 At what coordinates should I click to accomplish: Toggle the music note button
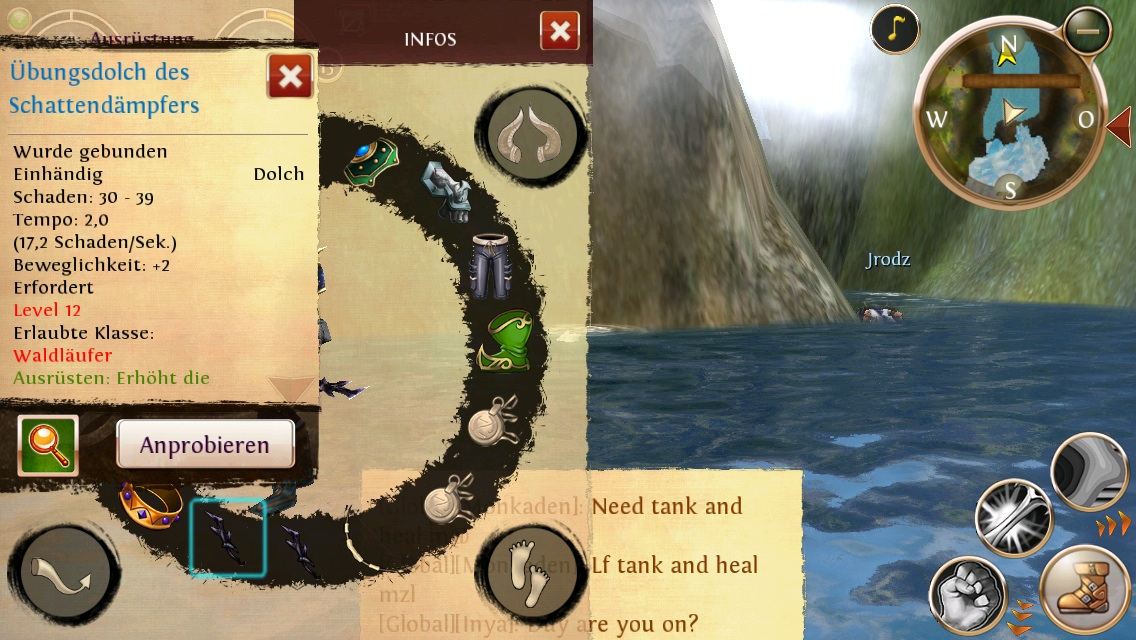point(895,30)
